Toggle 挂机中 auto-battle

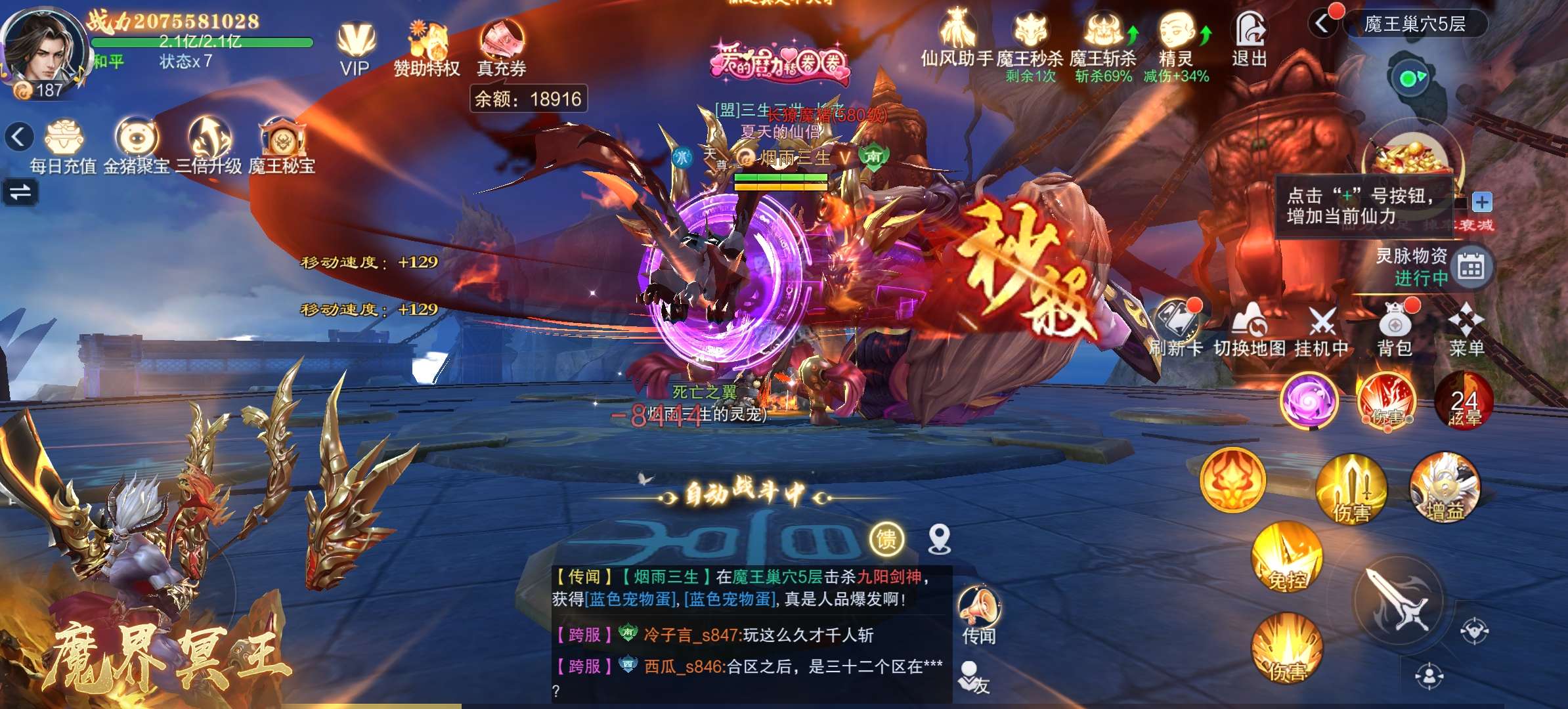[1322, 330]
